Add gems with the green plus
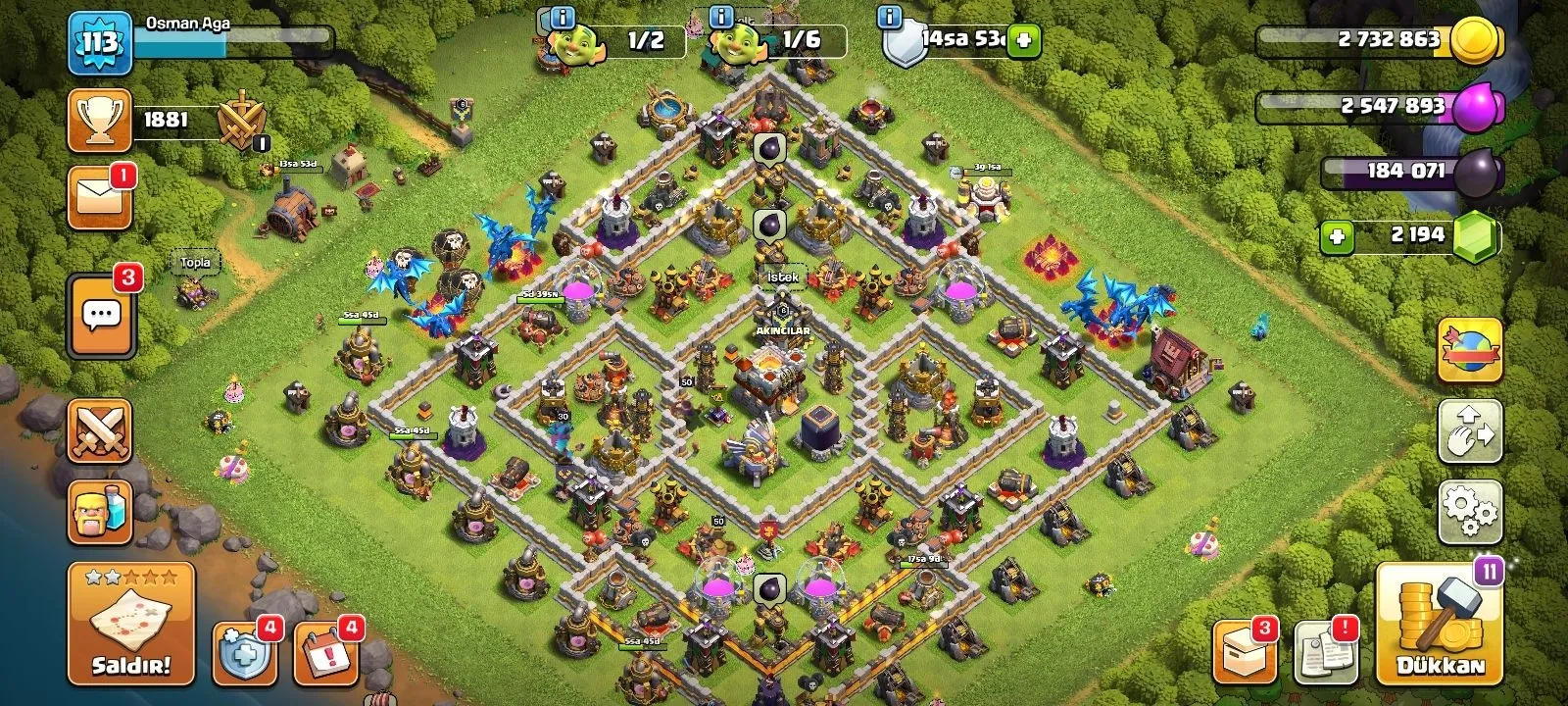The width and height of the screenshot is (1568, 706). 1337,236
